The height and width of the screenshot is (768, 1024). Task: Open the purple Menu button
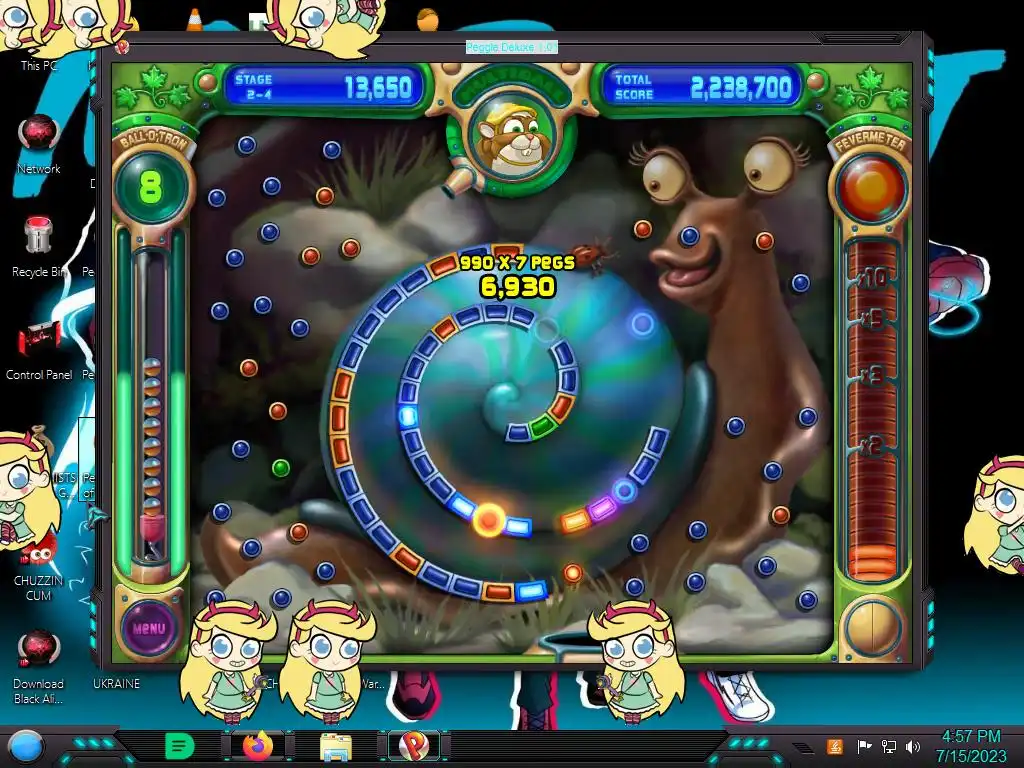pyautogui.click(x=147, y=628)
